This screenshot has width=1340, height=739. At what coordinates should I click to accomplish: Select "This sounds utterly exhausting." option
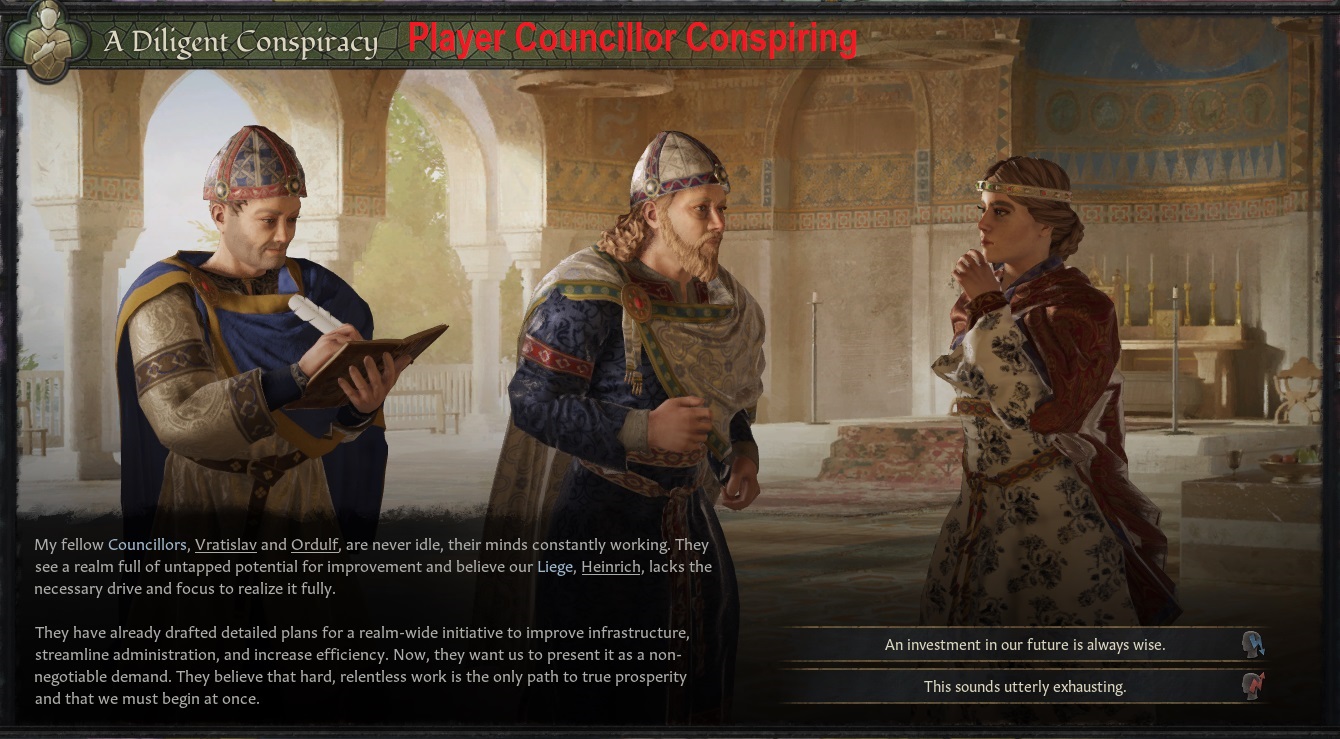point(1024,687)
